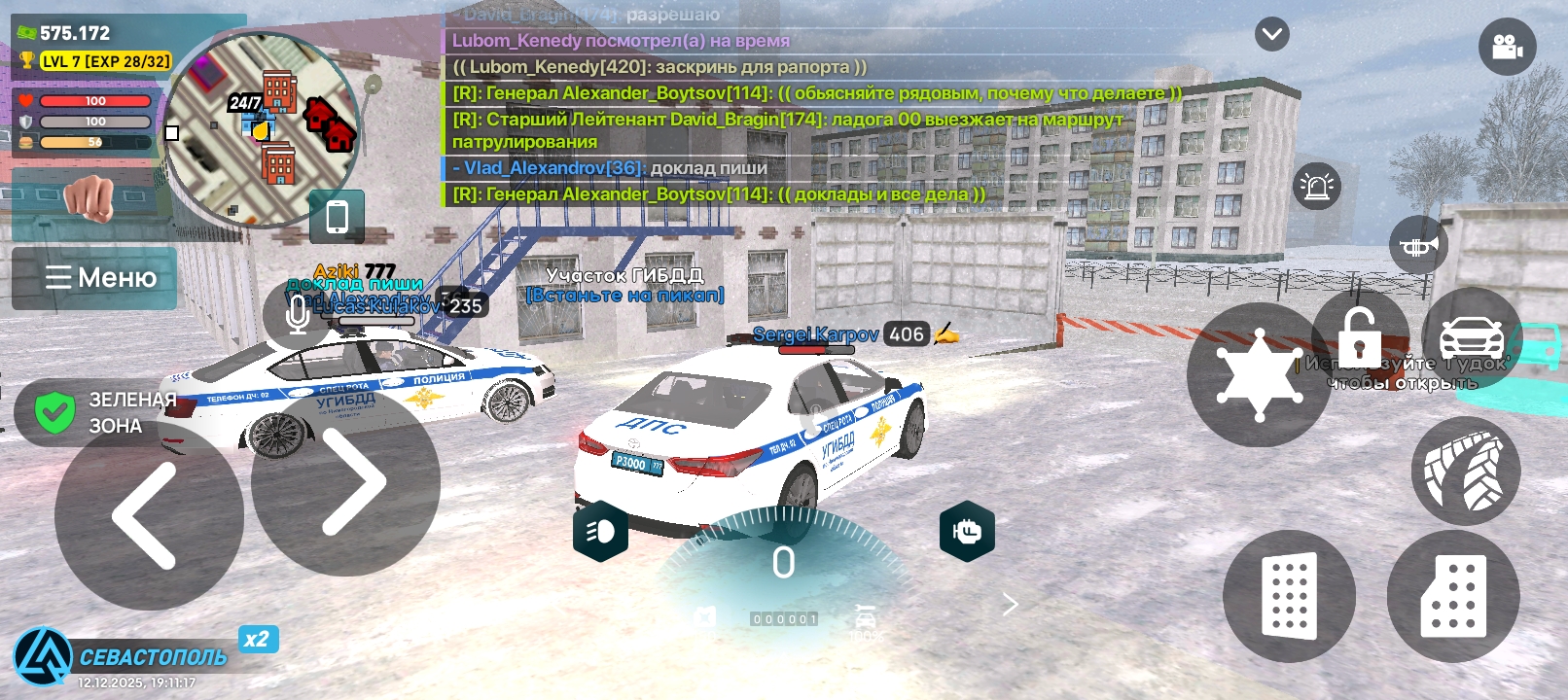Viewport: 1568px width, 700px height.
Task: Sound the horn trumpet button
Action: coord(1418,245)
